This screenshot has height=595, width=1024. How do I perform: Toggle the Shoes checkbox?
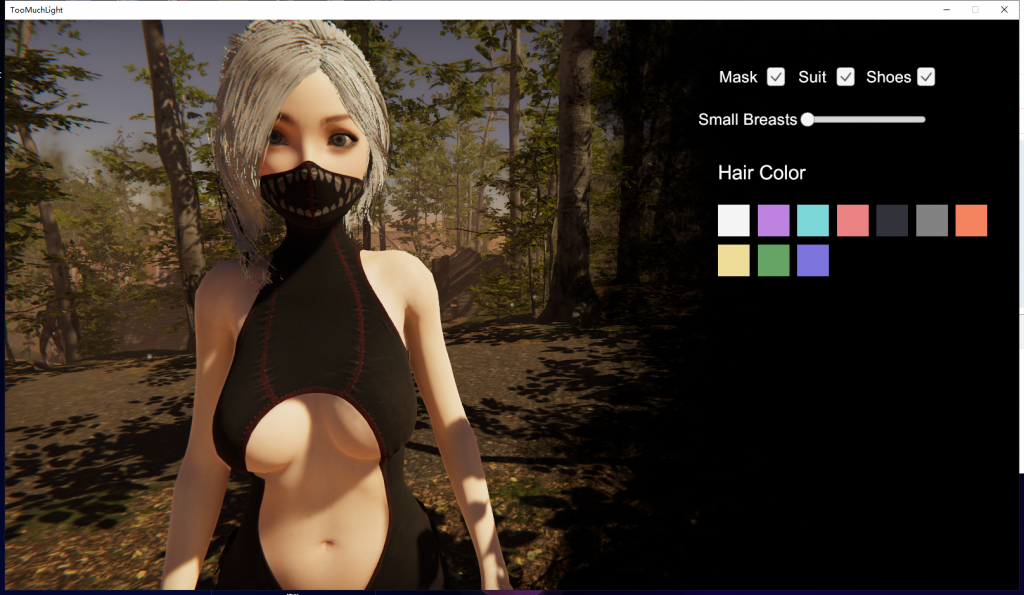tap(926, 77)
